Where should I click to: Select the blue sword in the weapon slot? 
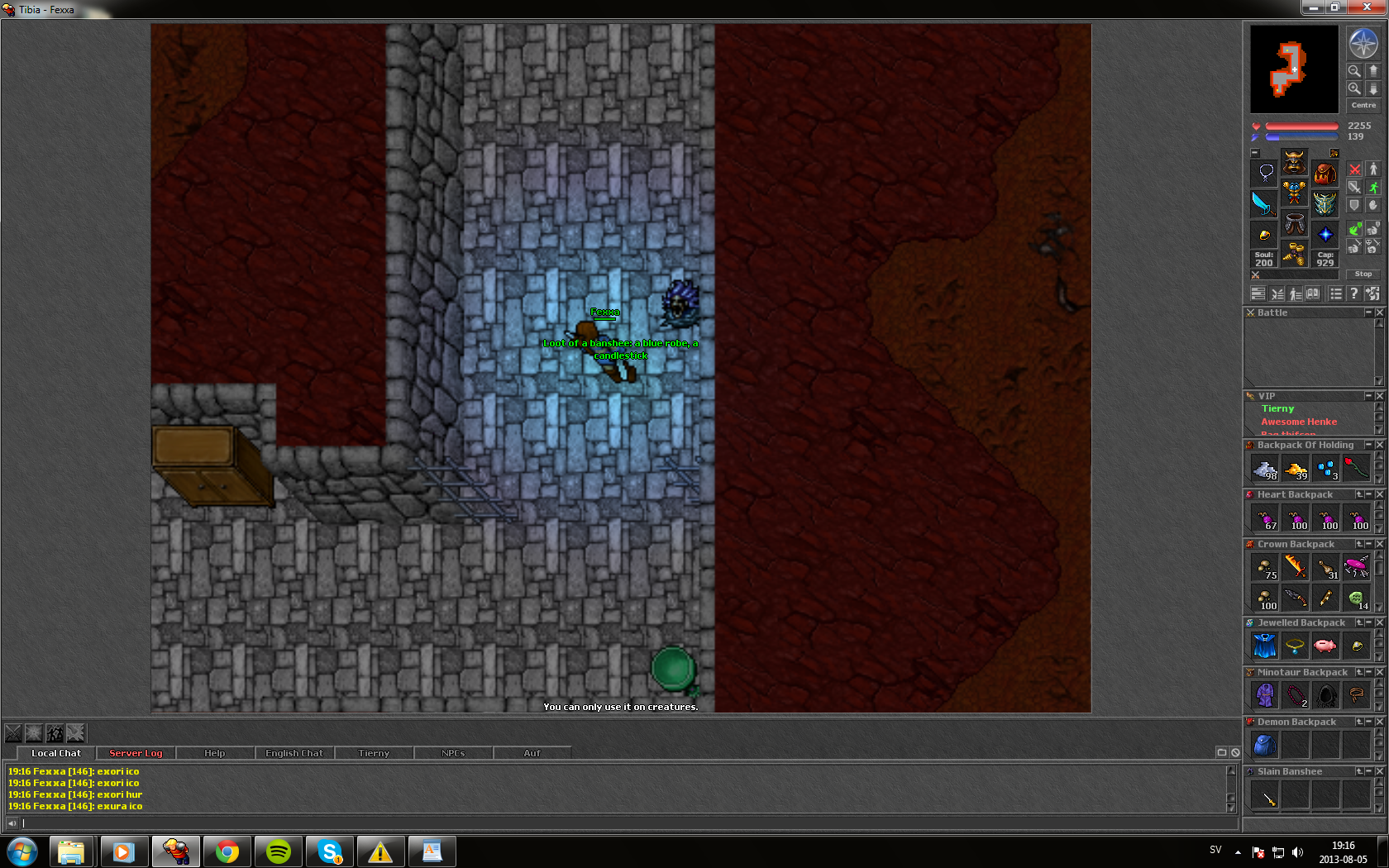coord(1263,203)
